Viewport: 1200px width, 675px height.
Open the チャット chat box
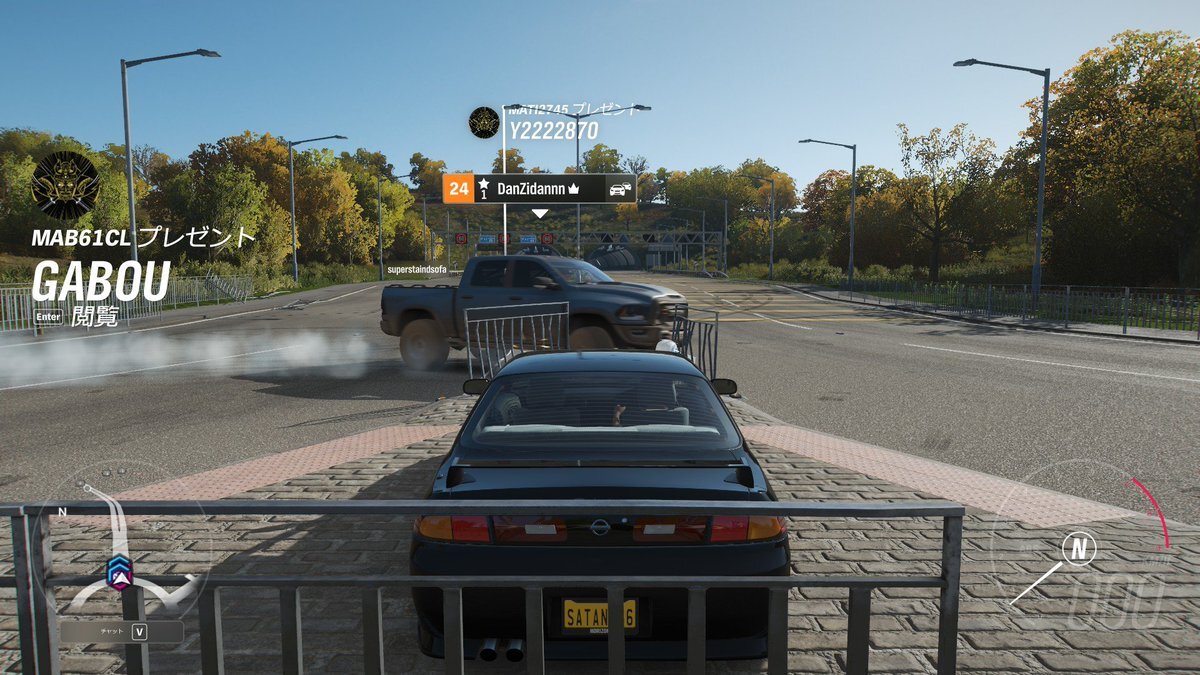tap(122, 632)
